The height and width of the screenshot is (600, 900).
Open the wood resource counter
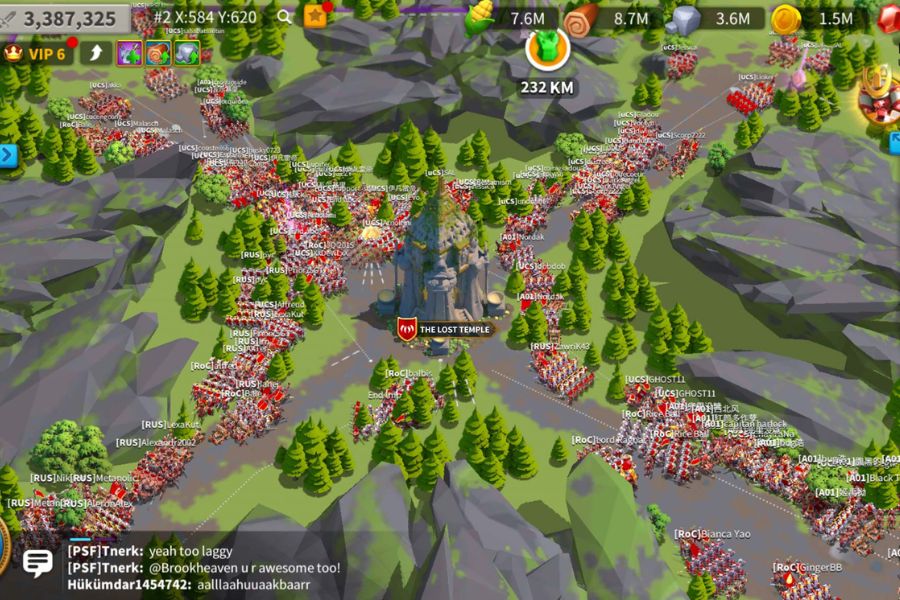click(x=612, y=18)
